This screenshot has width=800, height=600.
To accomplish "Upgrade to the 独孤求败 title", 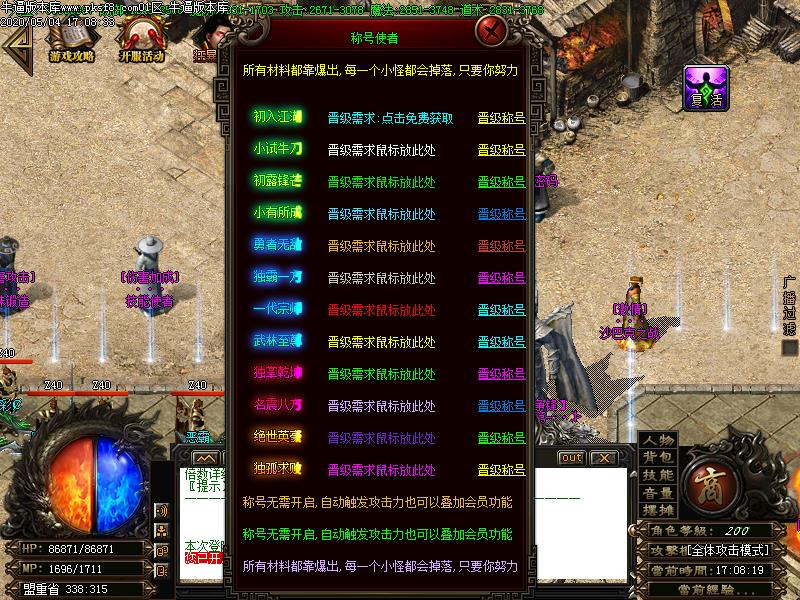I will point(501,470).
